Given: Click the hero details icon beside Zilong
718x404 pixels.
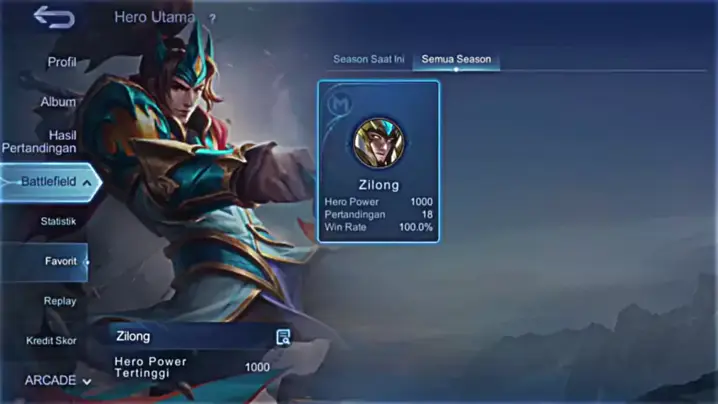Looking at the screenshot, I should [x=283, y=337].
